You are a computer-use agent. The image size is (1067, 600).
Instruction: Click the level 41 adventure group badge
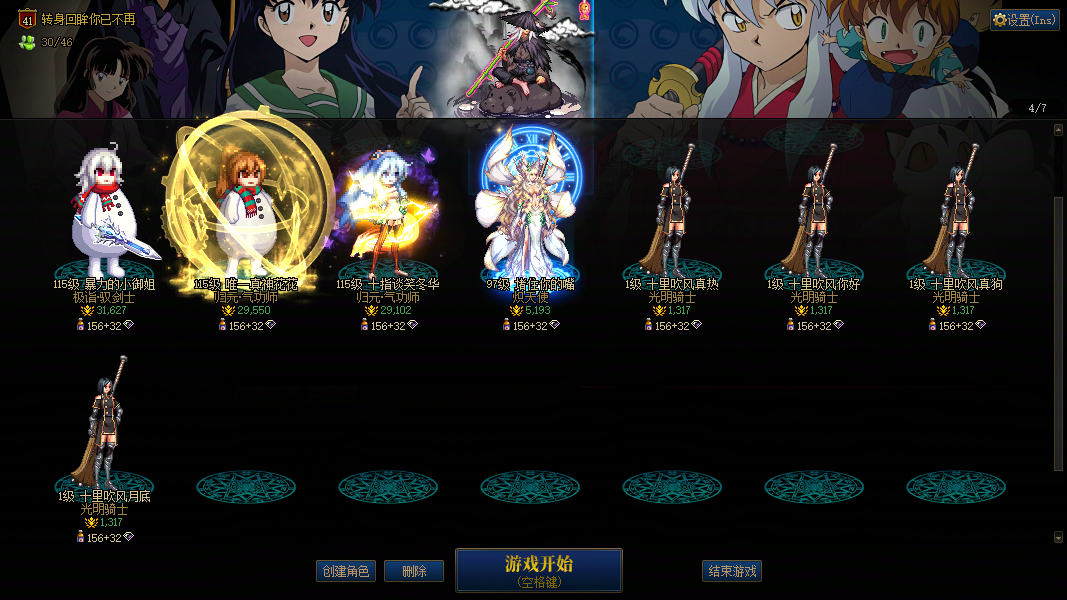[x=27, y=18]
